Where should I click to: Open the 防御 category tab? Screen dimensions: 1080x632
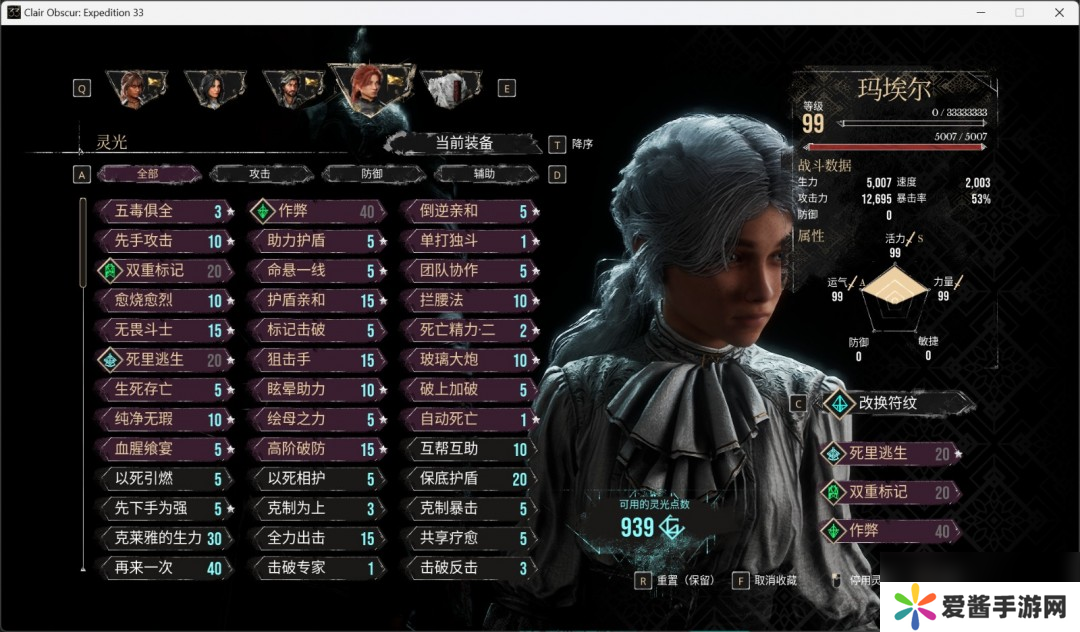pyautogui.click(x=372, y=174)
